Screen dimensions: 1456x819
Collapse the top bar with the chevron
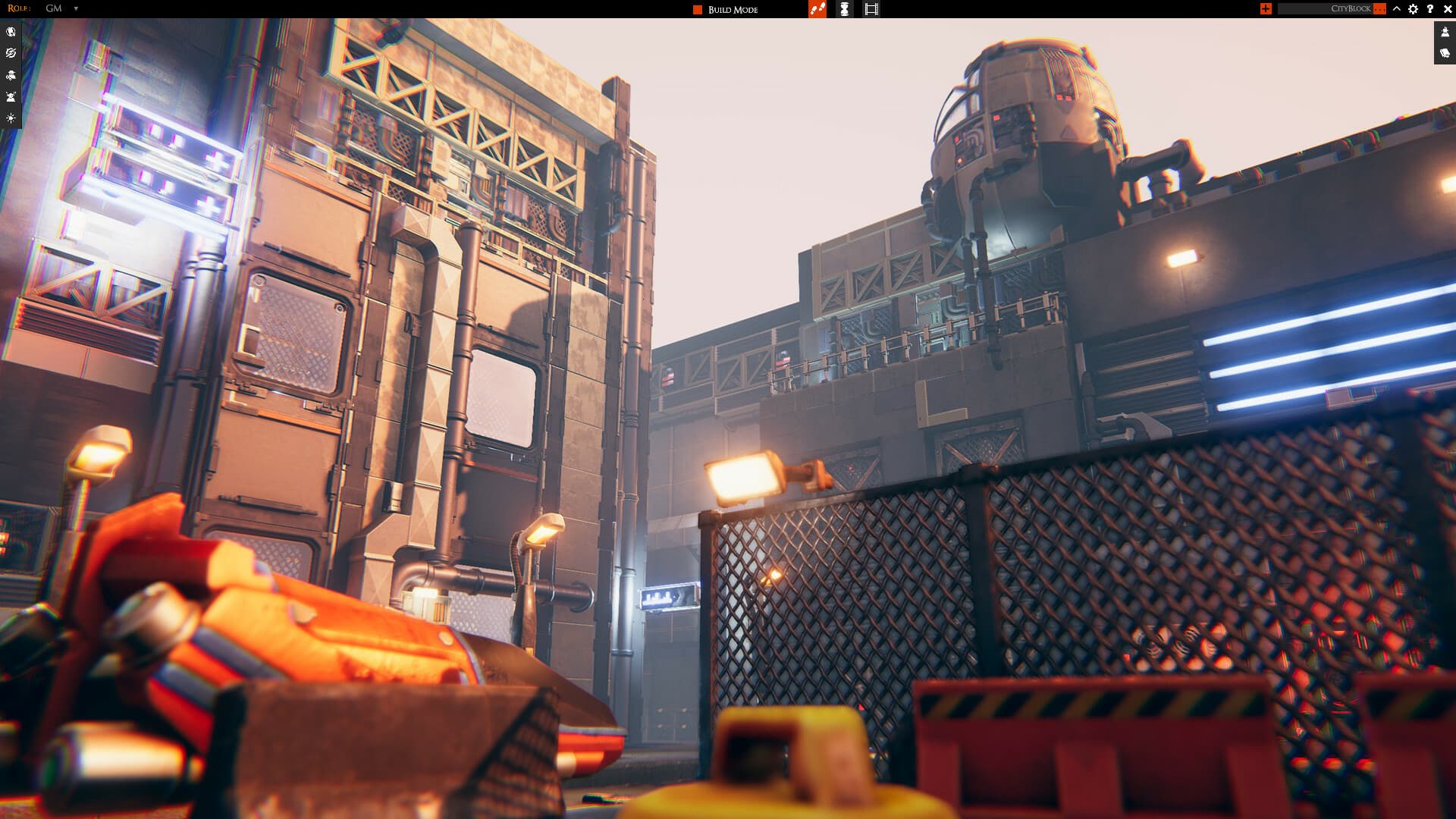pos(1395,9)
